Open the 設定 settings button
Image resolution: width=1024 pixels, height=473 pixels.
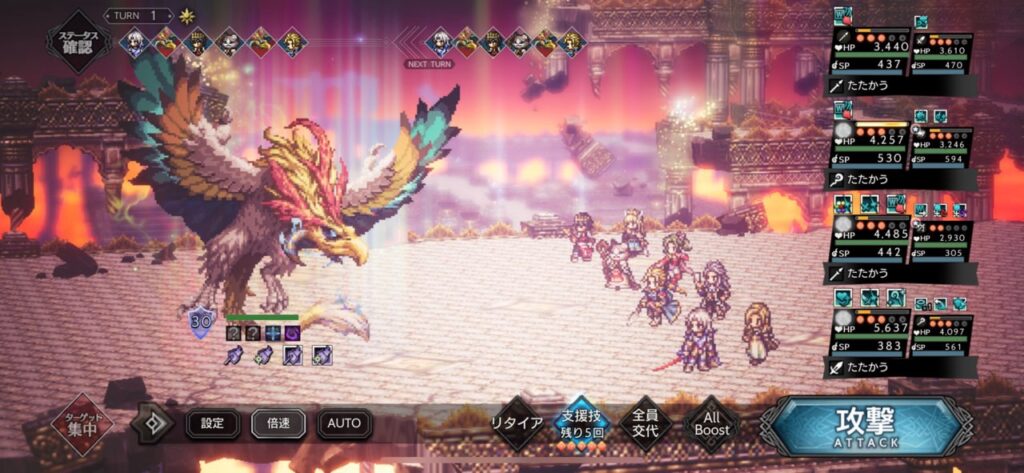[213, 423]
